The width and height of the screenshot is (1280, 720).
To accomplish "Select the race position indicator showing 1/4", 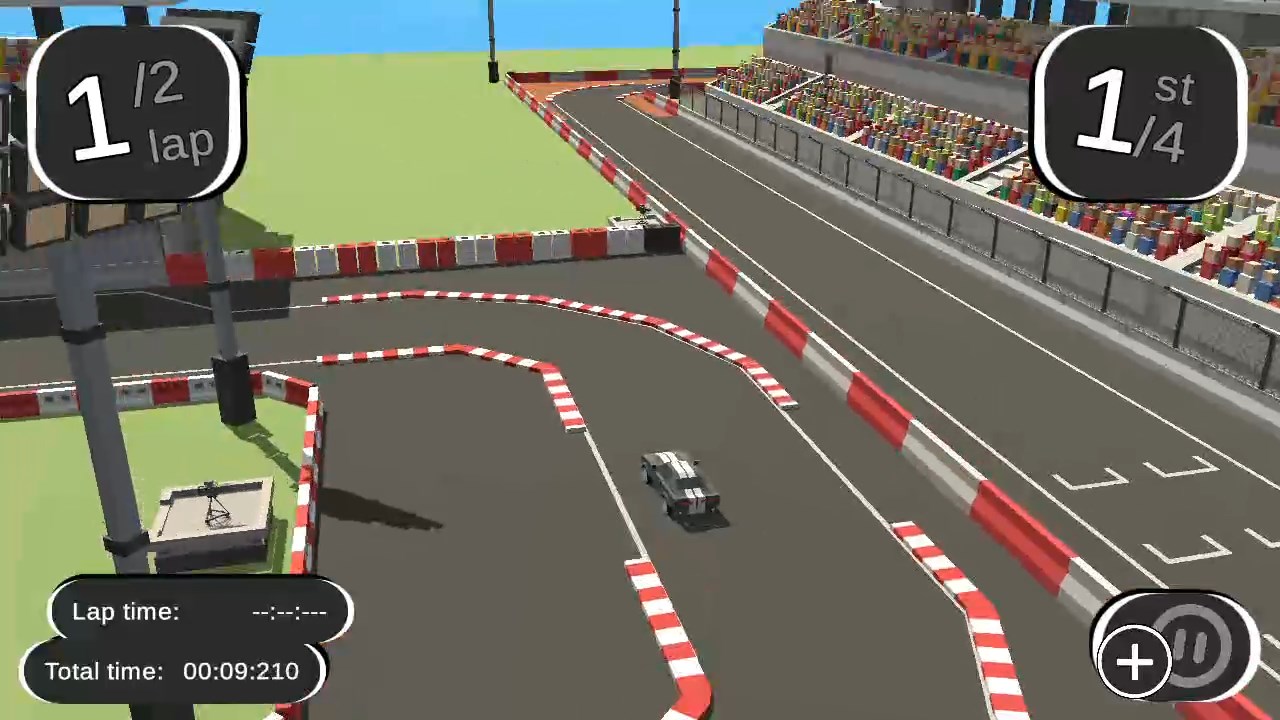I will 1140,110.
